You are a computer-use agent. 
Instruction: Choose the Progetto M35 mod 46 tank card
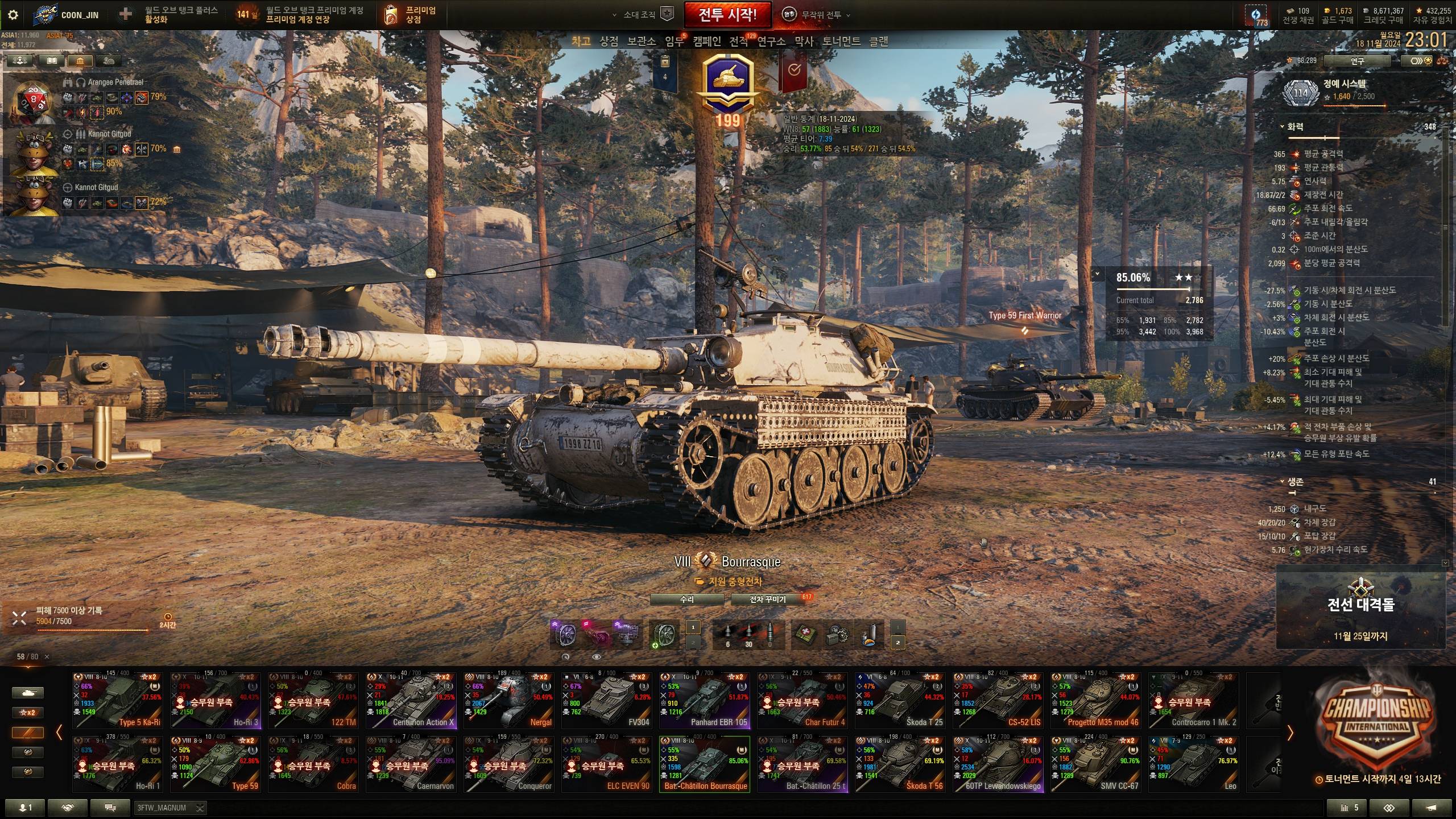(1095, 700)
